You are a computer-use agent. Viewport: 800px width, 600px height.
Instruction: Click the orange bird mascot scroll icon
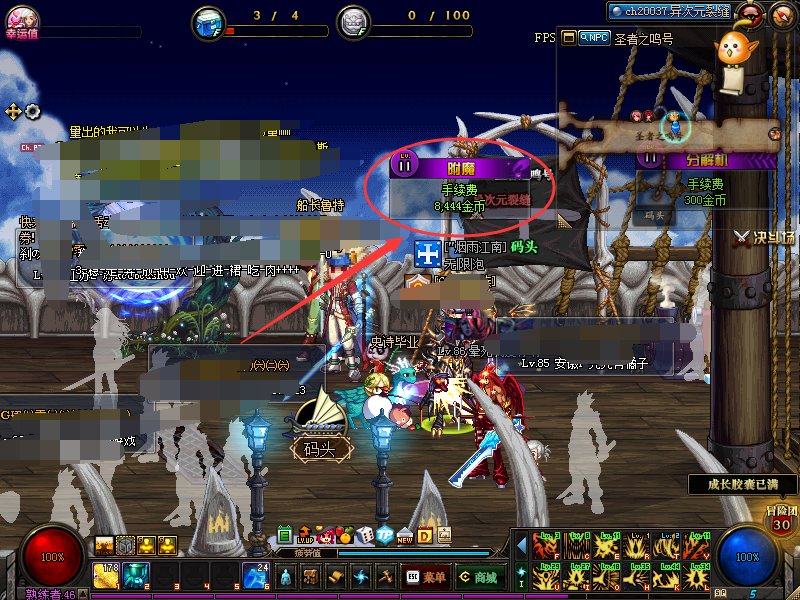point(733,53)
